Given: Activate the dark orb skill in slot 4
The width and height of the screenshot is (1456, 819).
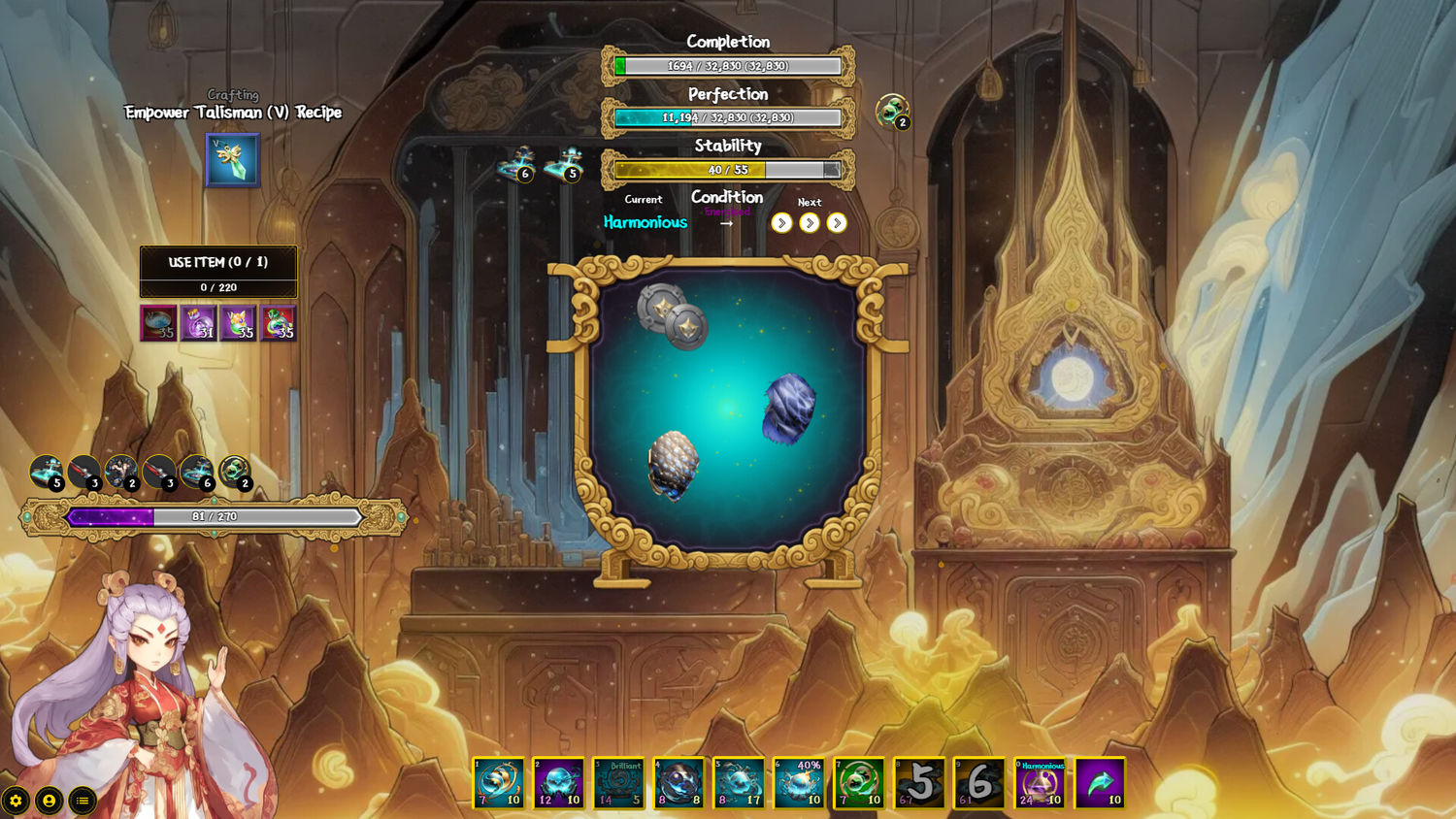Looking at the screenshot, I should point(679,783).
